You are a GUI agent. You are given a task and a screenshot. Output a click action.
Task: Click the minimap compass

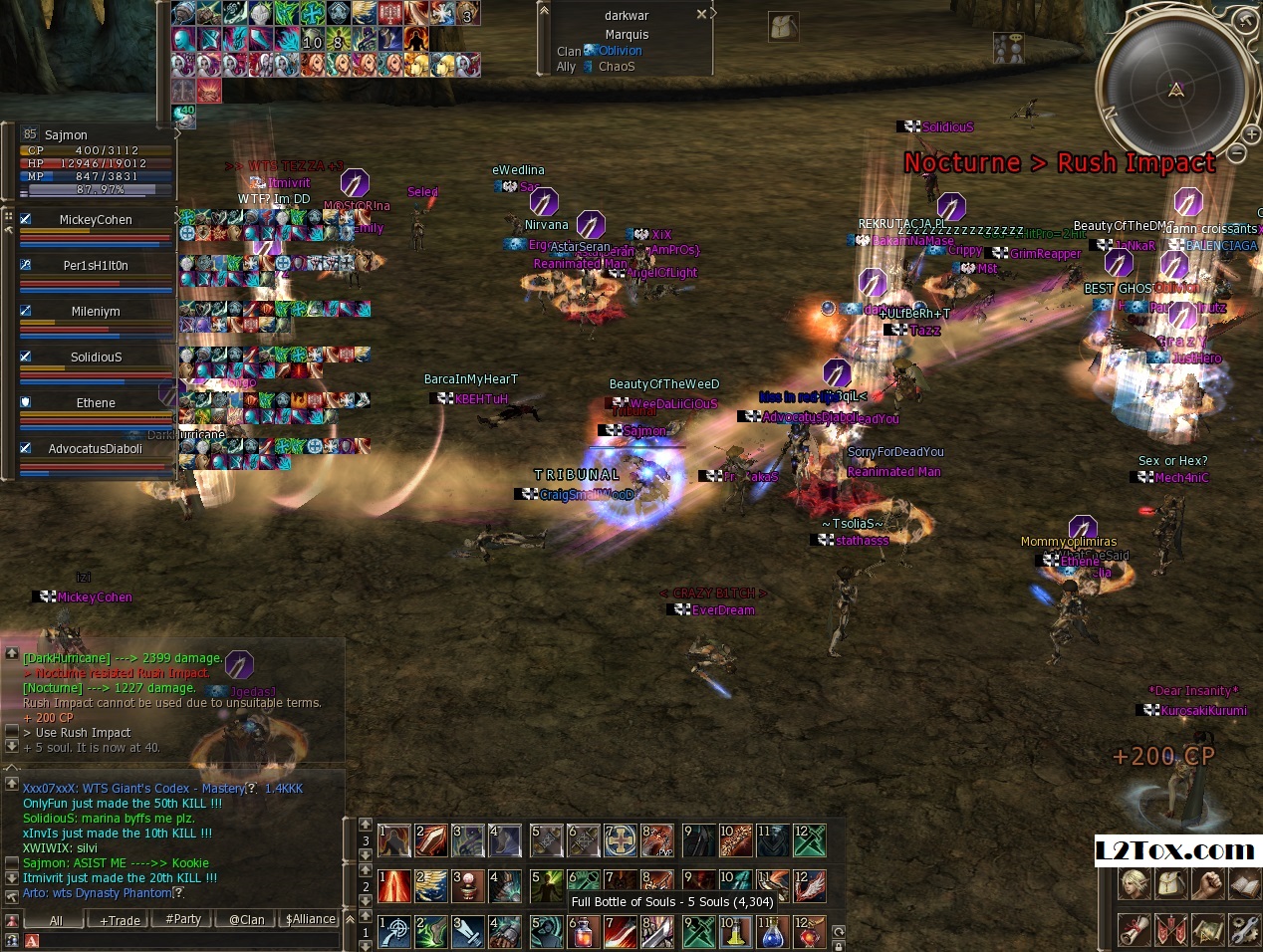(x=1175, y=90)
